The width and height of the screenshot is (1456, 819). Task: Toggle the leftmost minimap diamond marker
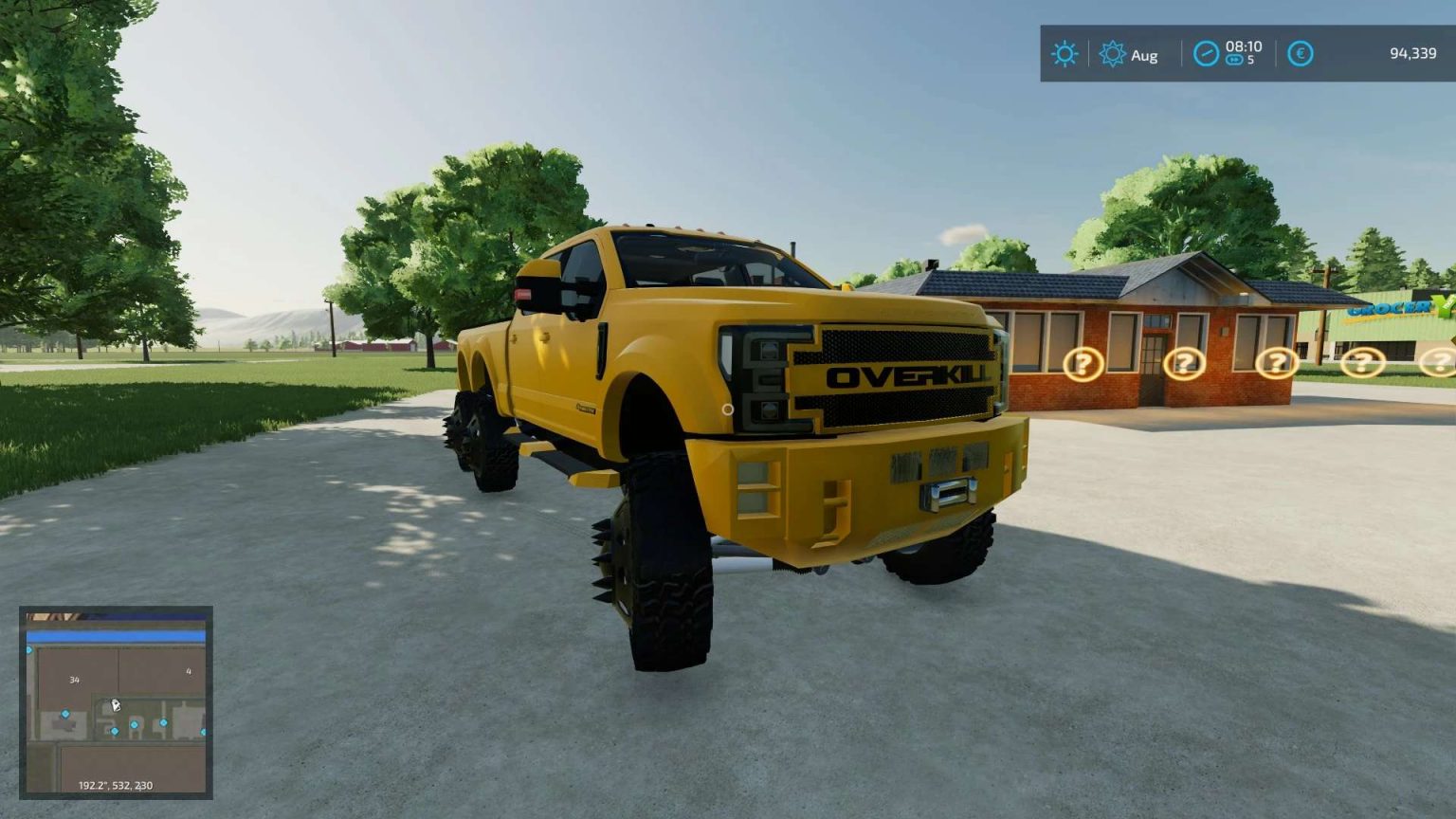[28, 650]
